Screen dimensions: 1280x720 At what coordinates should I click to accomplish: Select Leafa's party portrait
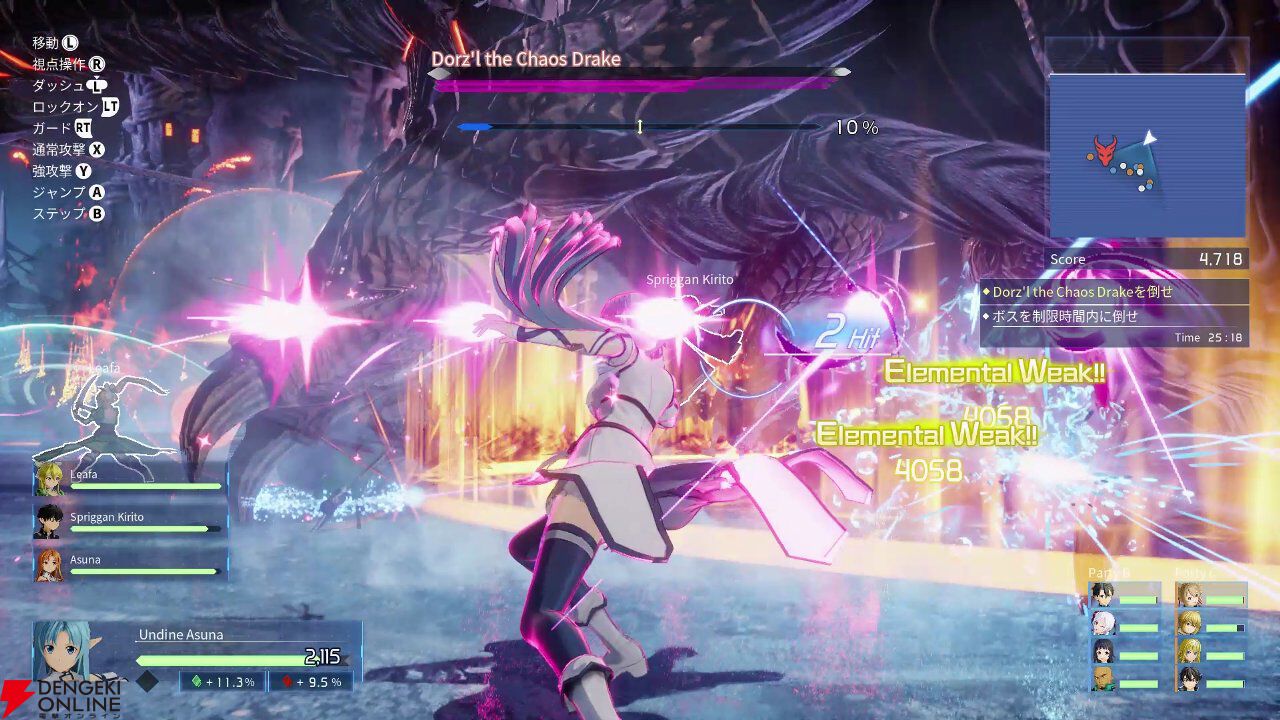click(49, 480)
